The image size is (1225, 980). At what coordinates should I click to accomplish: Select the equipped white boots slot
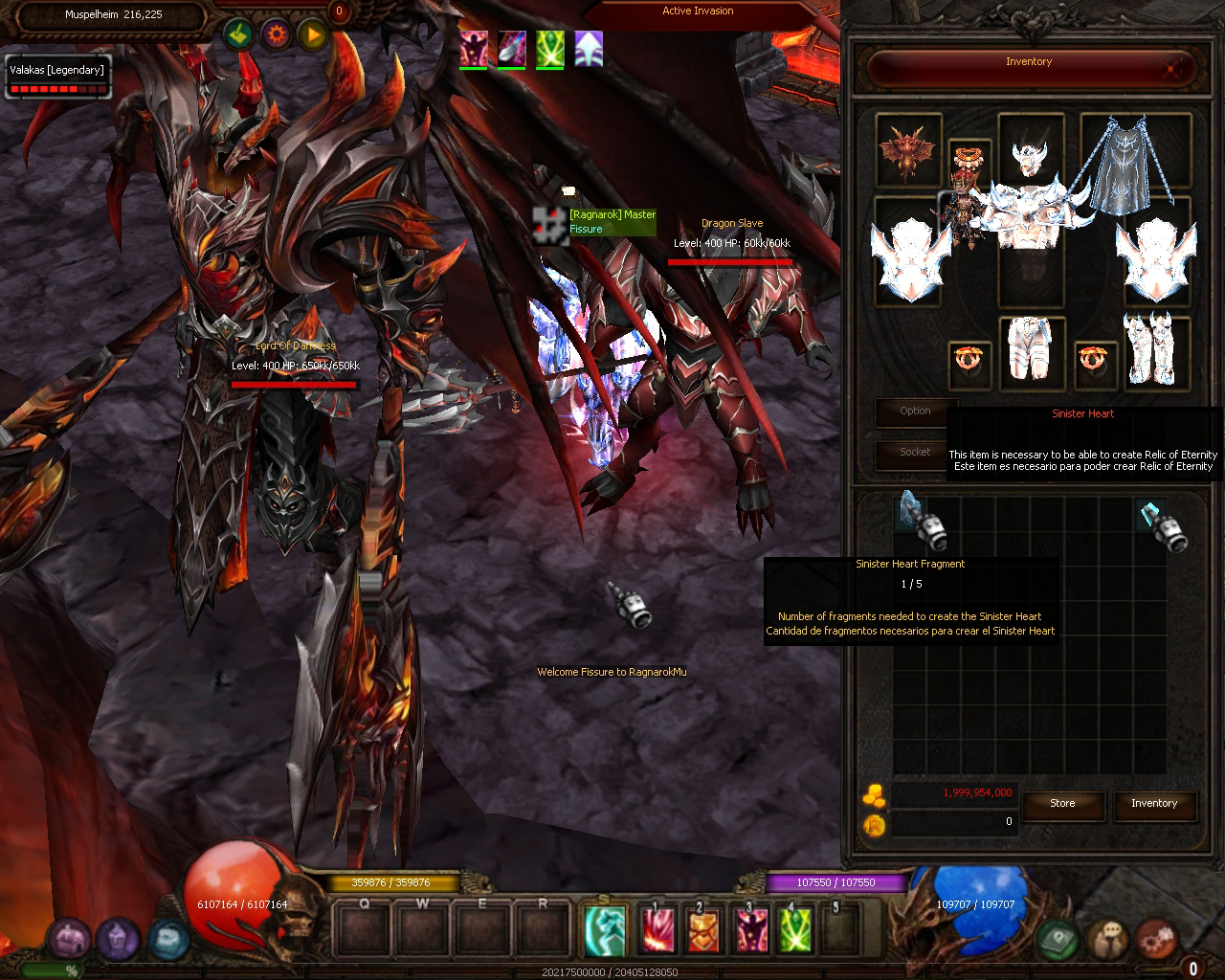[1154, 350]
